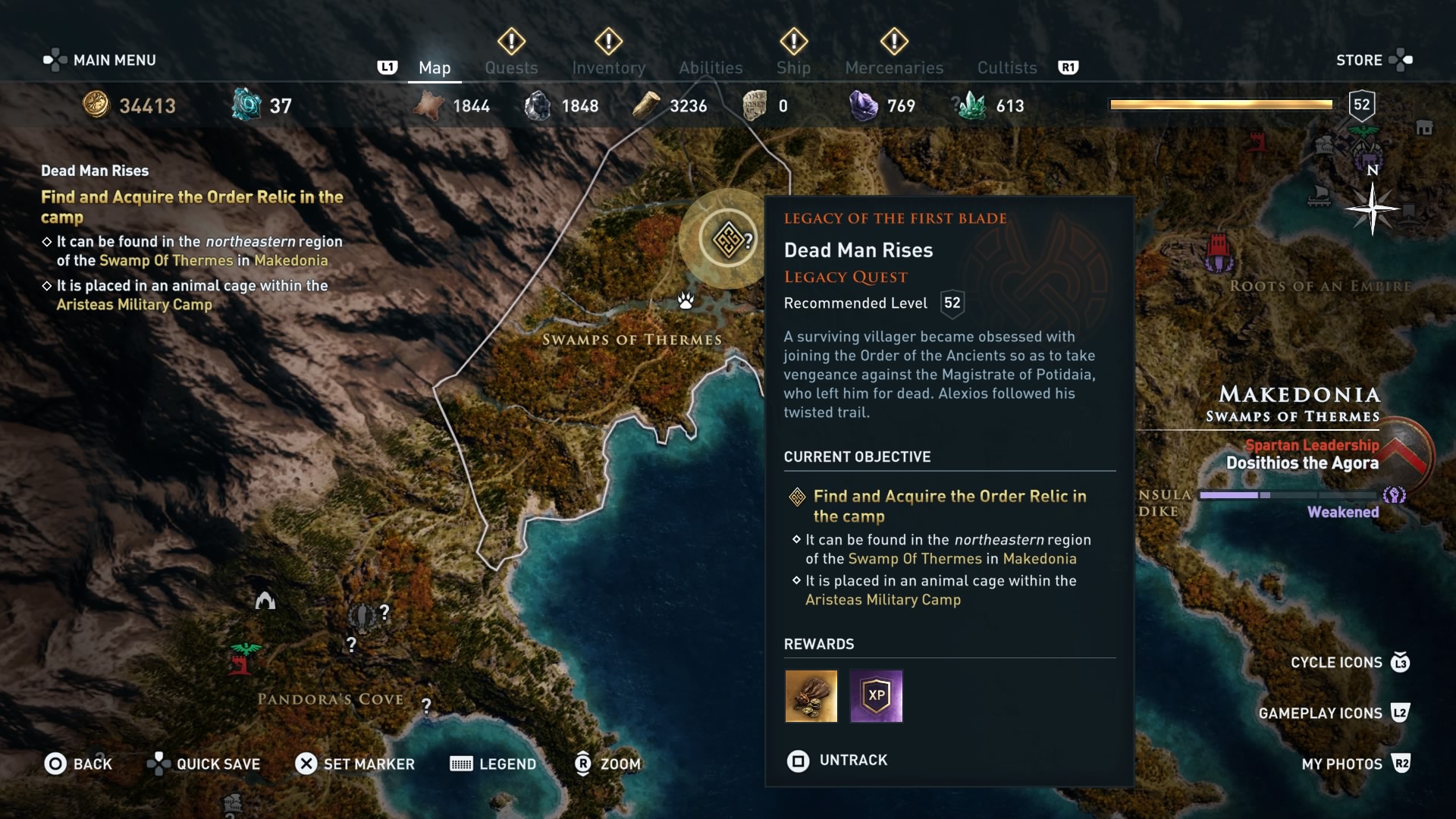
Task: Click the drachmae currency icon
Action: [96, 105]
